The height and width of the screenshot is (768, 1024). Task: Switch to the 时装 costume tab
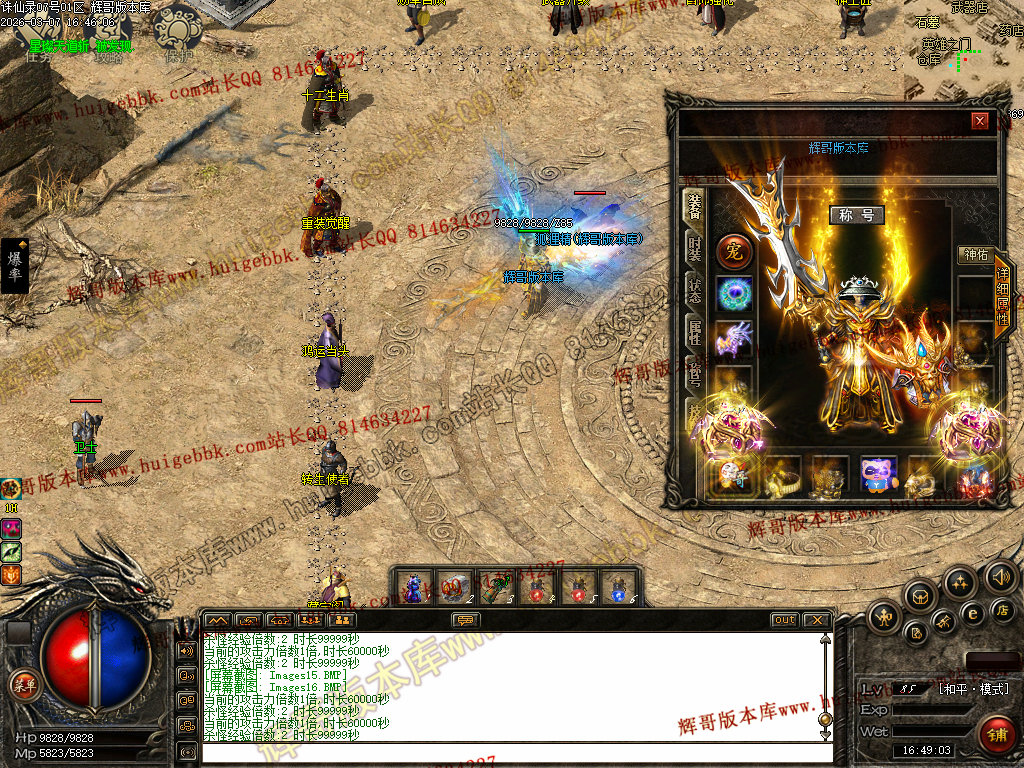tap(693, 249)
